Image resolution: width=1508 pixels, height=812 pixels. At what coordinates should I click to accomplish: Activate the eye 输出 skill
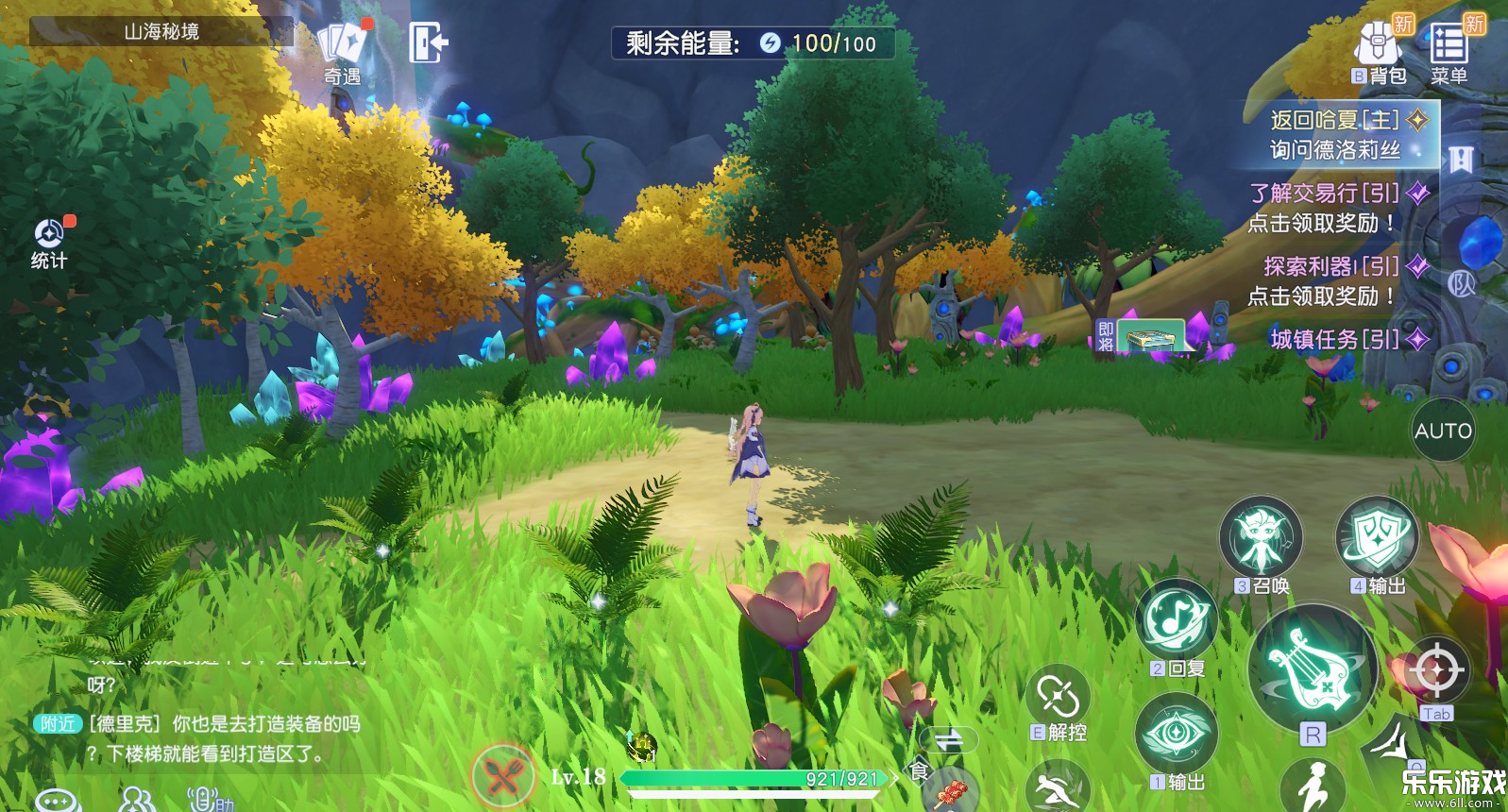pyautogui.click(x=1177, y=734)
